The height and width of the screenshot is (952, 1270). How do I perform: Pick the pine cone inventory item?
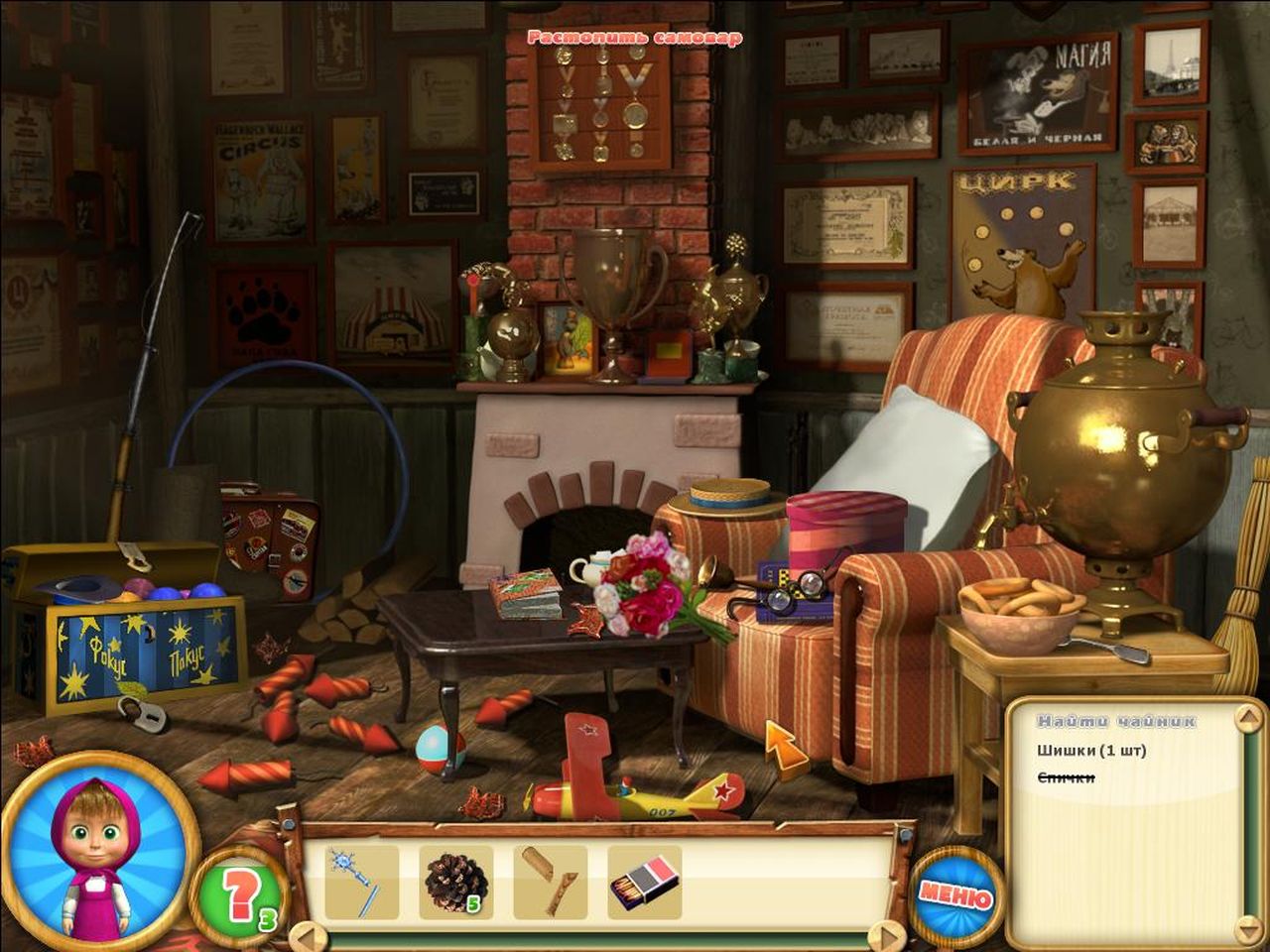[x=455, y=882]
